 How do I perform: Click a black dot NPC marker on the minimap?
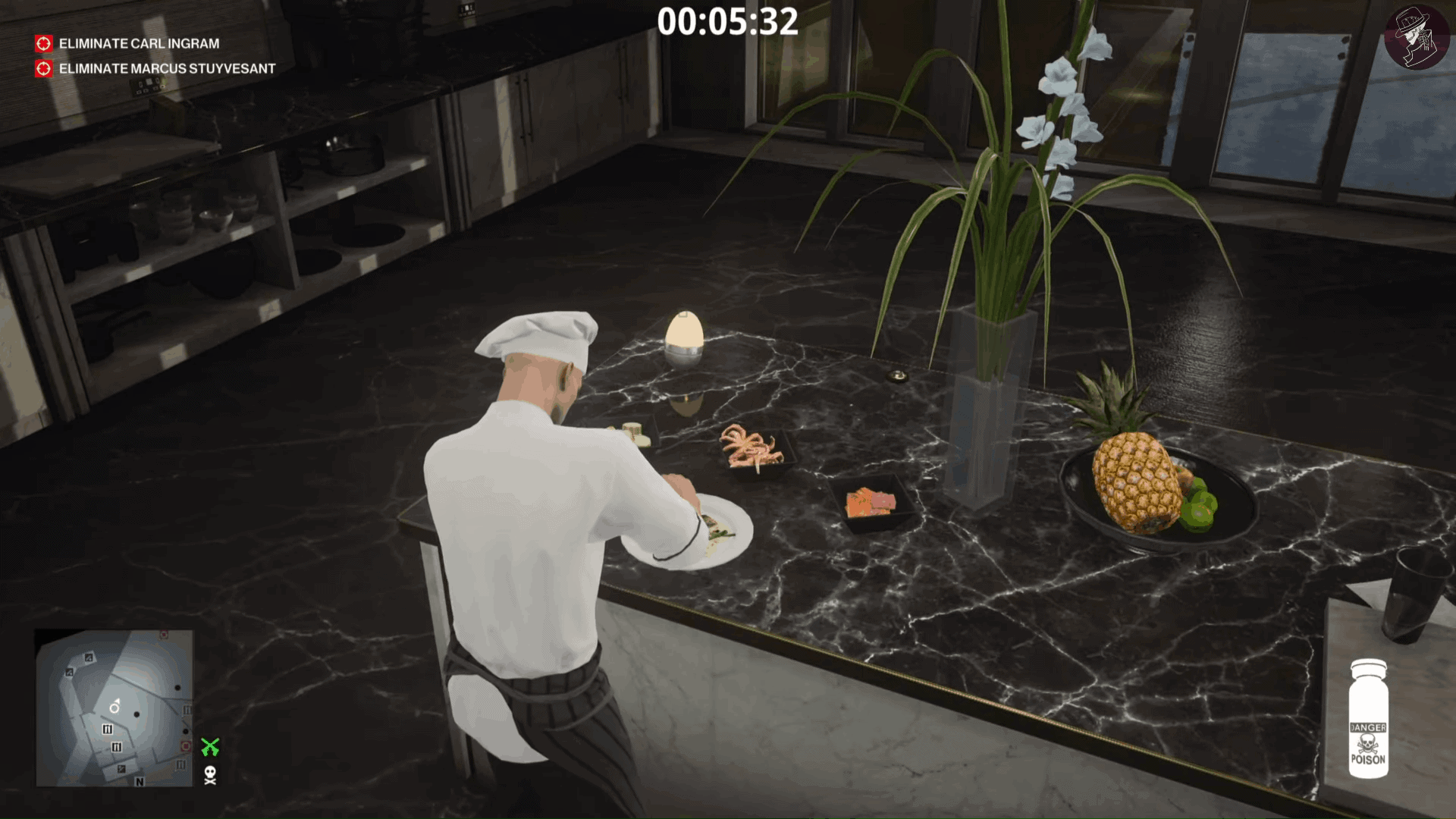(136, 714)
